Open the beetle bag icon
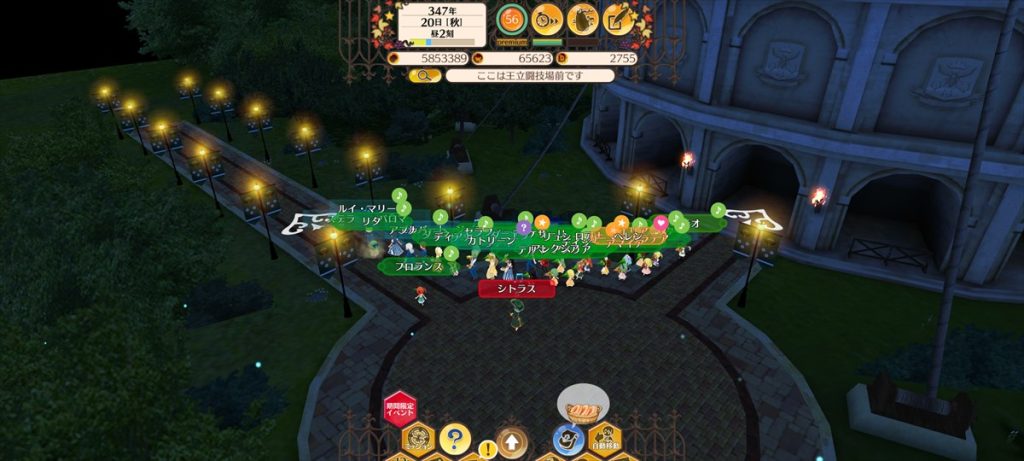This screenshot has width=1024, height=461. coord(583,19)
